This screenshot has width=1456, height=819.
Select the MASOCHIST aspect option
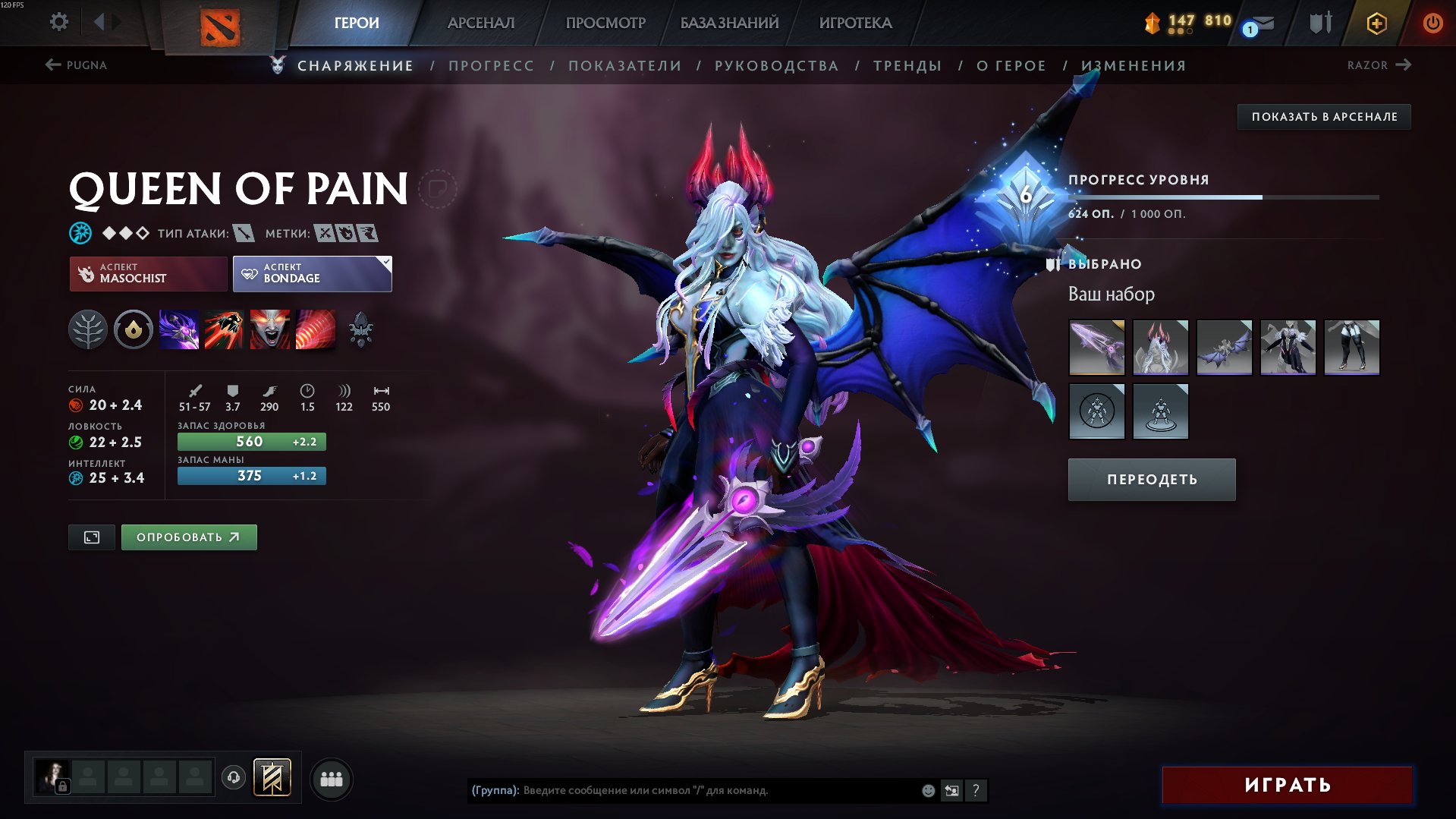[148, 273]
